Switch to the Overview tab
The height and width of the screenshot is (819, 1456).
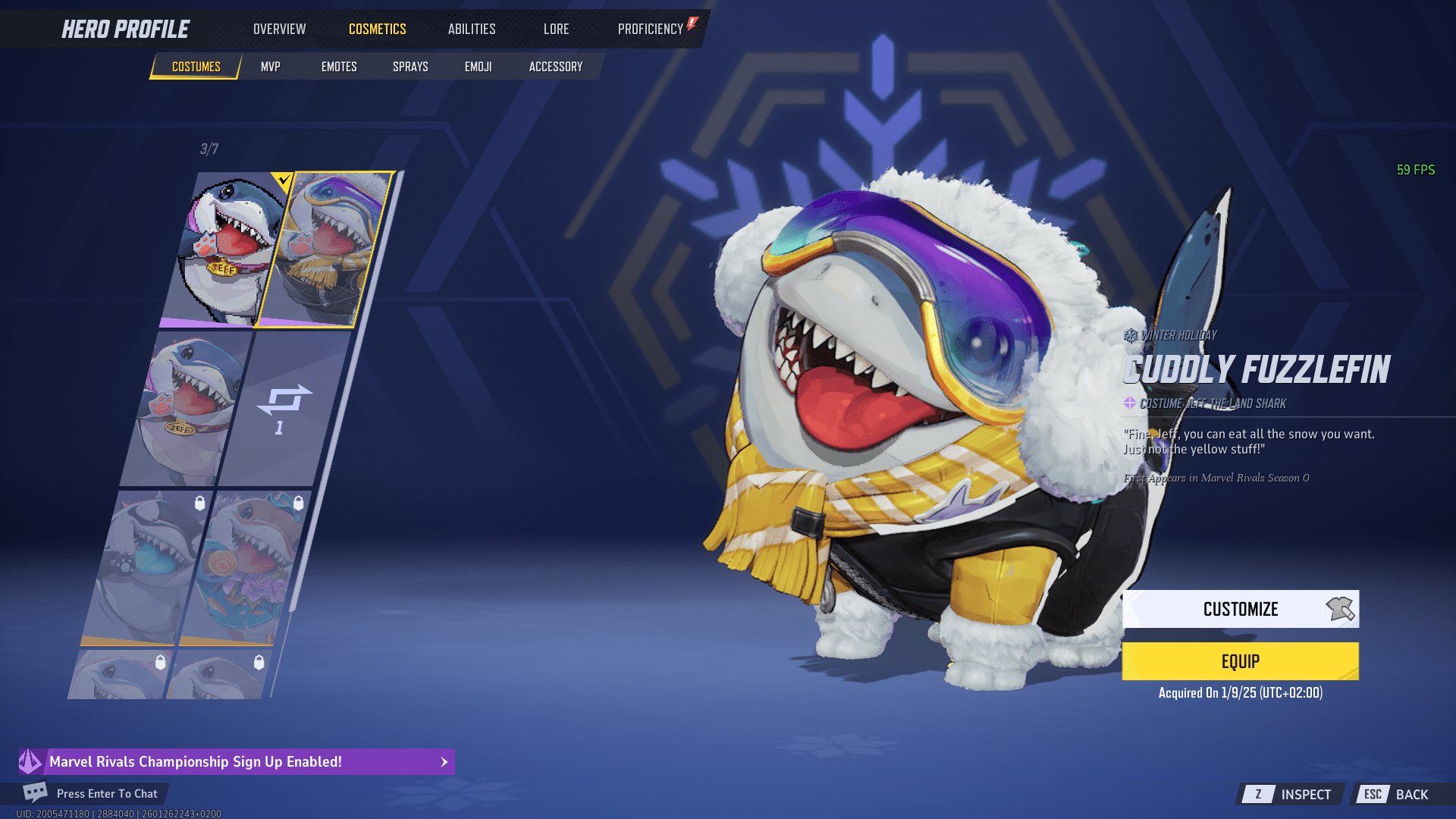click(279, 29)
